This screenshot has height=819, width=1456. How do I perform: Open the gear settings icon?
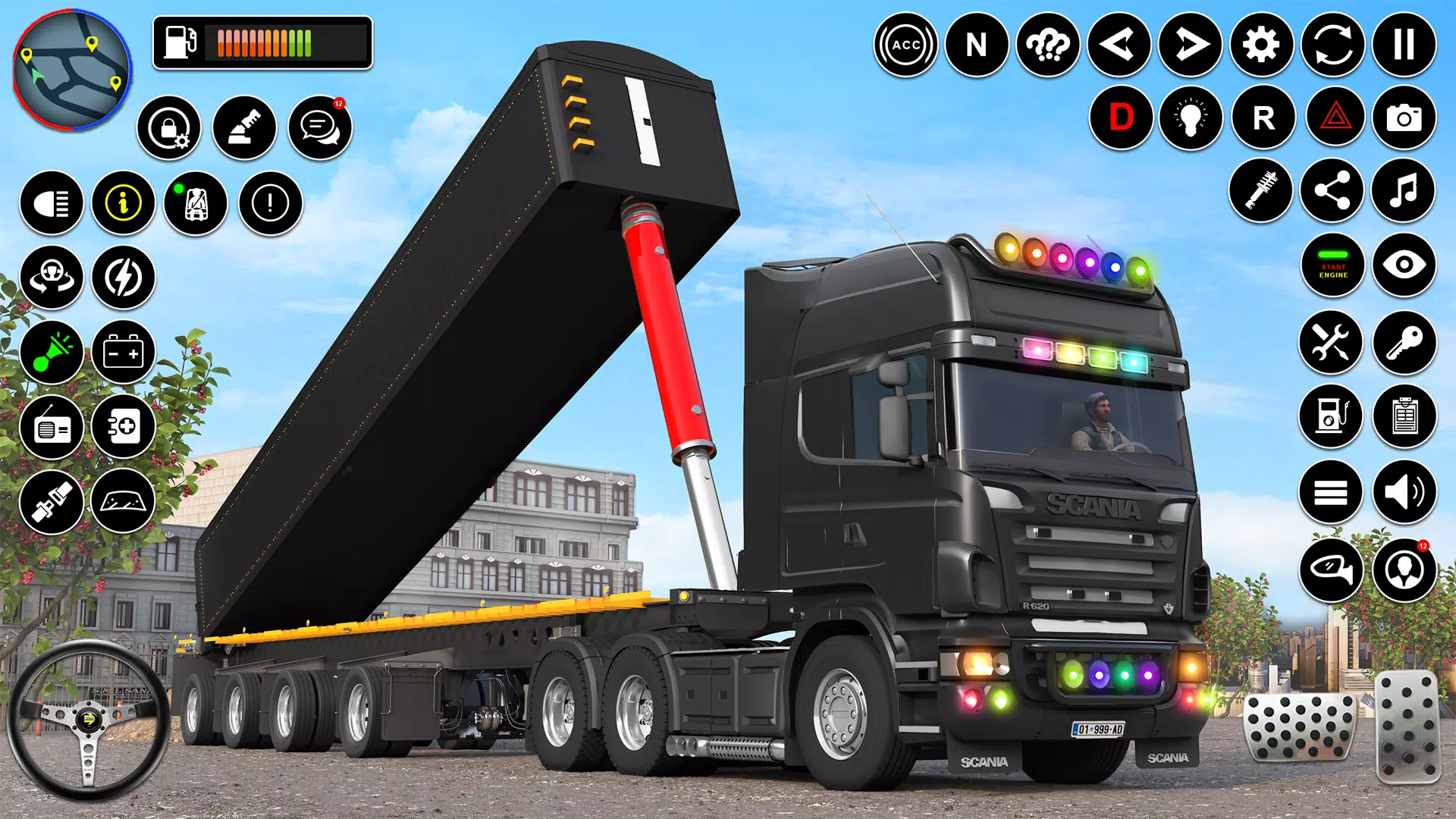pos(1261,45)
